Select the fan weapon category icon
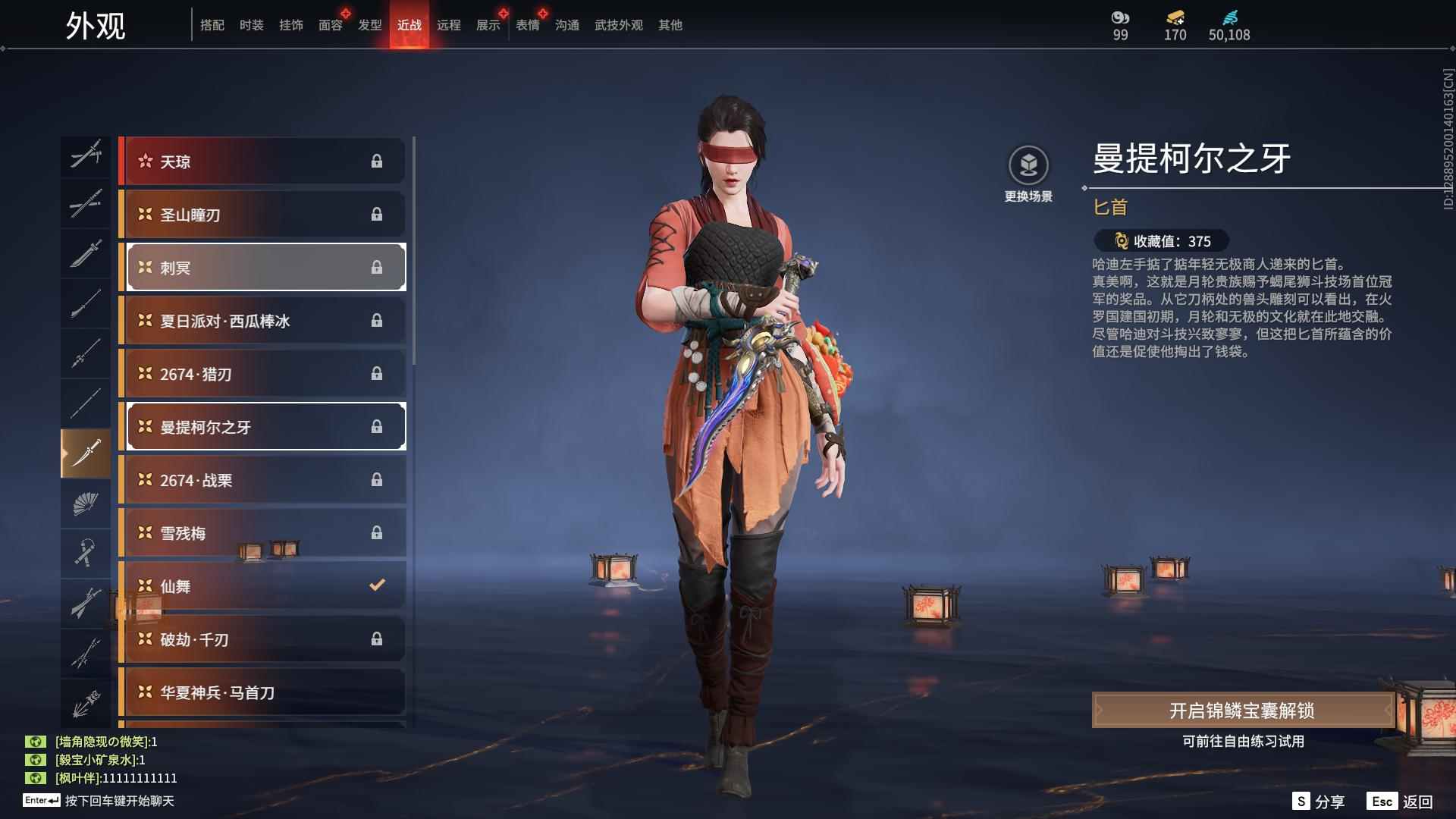Viewport: 1456px width, 819px height. 86,504
